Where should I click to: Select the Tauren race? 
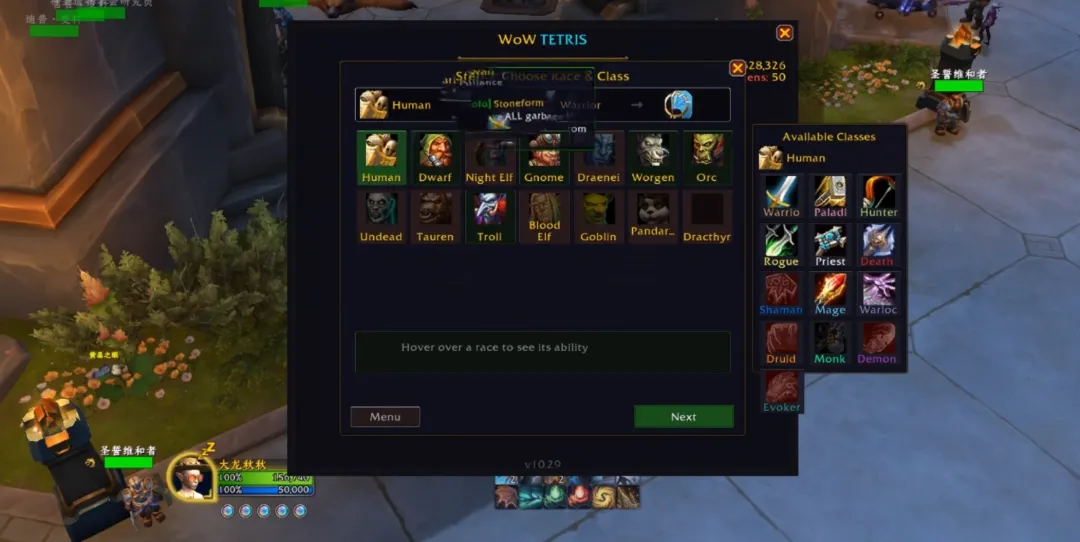pos(435,216)
